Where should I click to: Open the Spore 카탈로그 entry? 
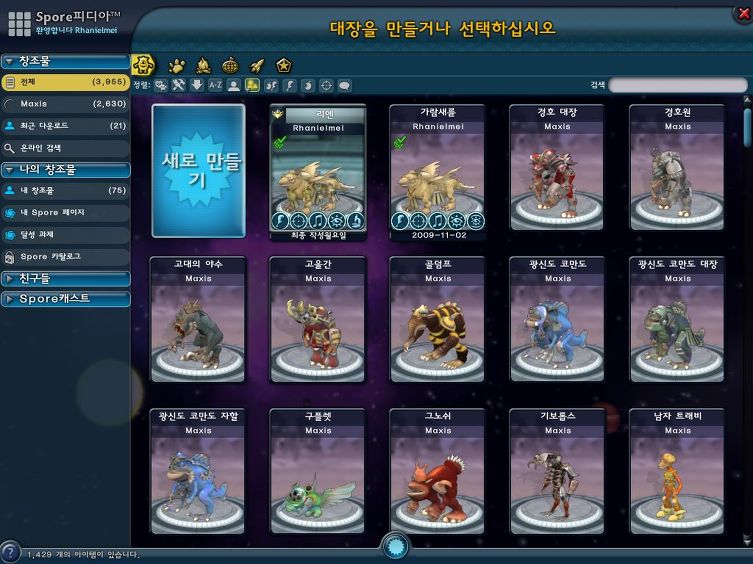(x=65, y=256)
